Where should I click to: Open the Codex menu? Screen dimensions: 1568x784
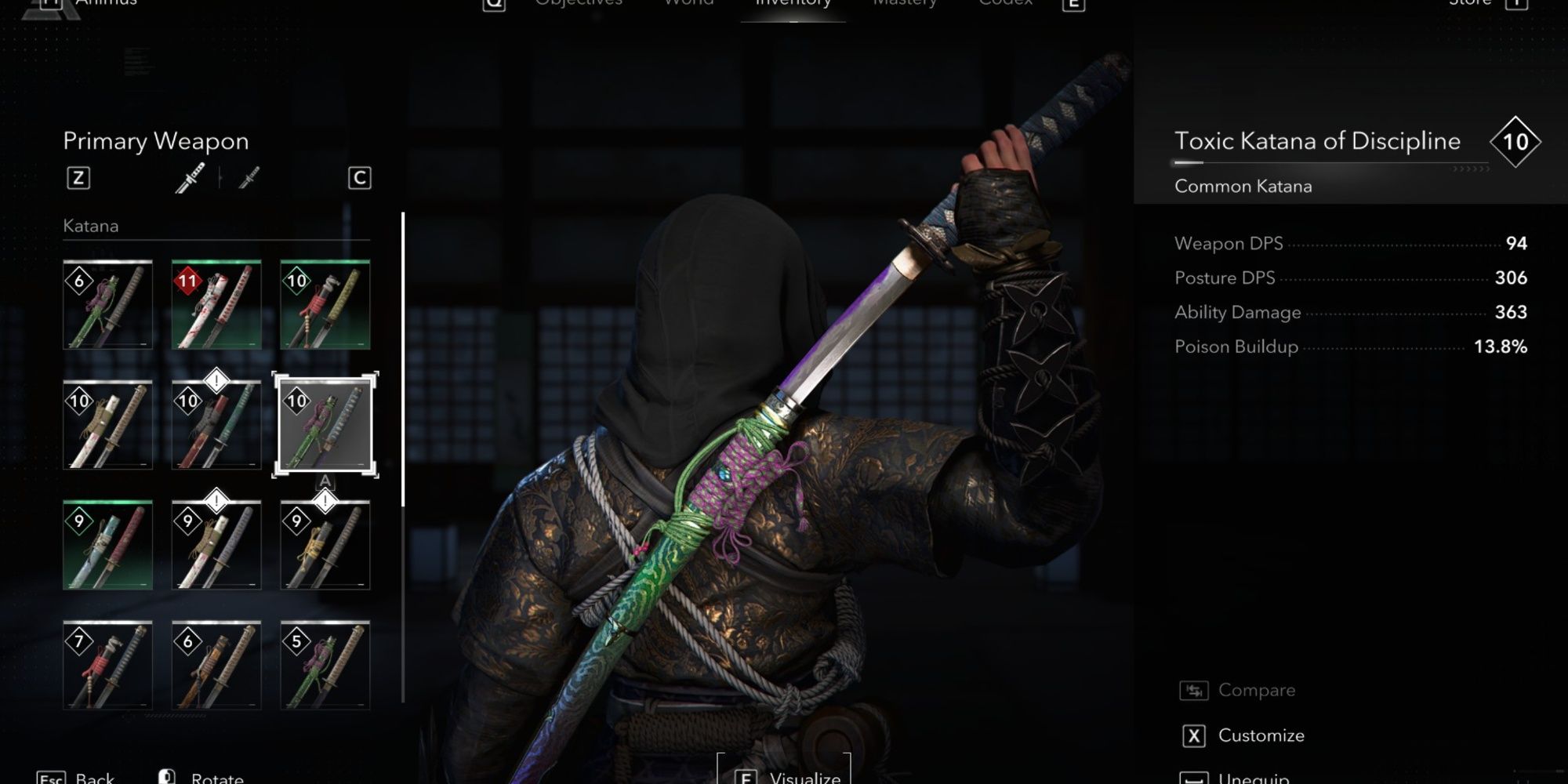(x=1004, y=4)
